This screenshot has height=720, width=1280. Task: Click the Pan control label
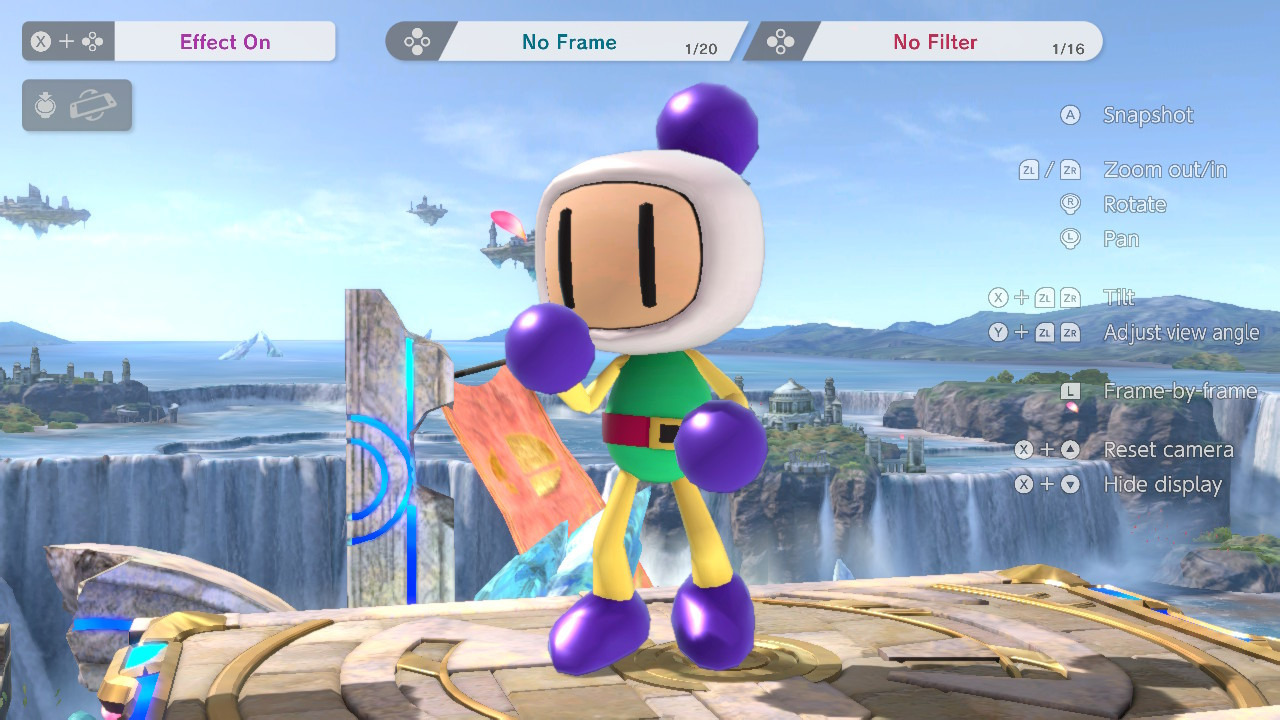pyautogui.click(x=1121, y=238)
